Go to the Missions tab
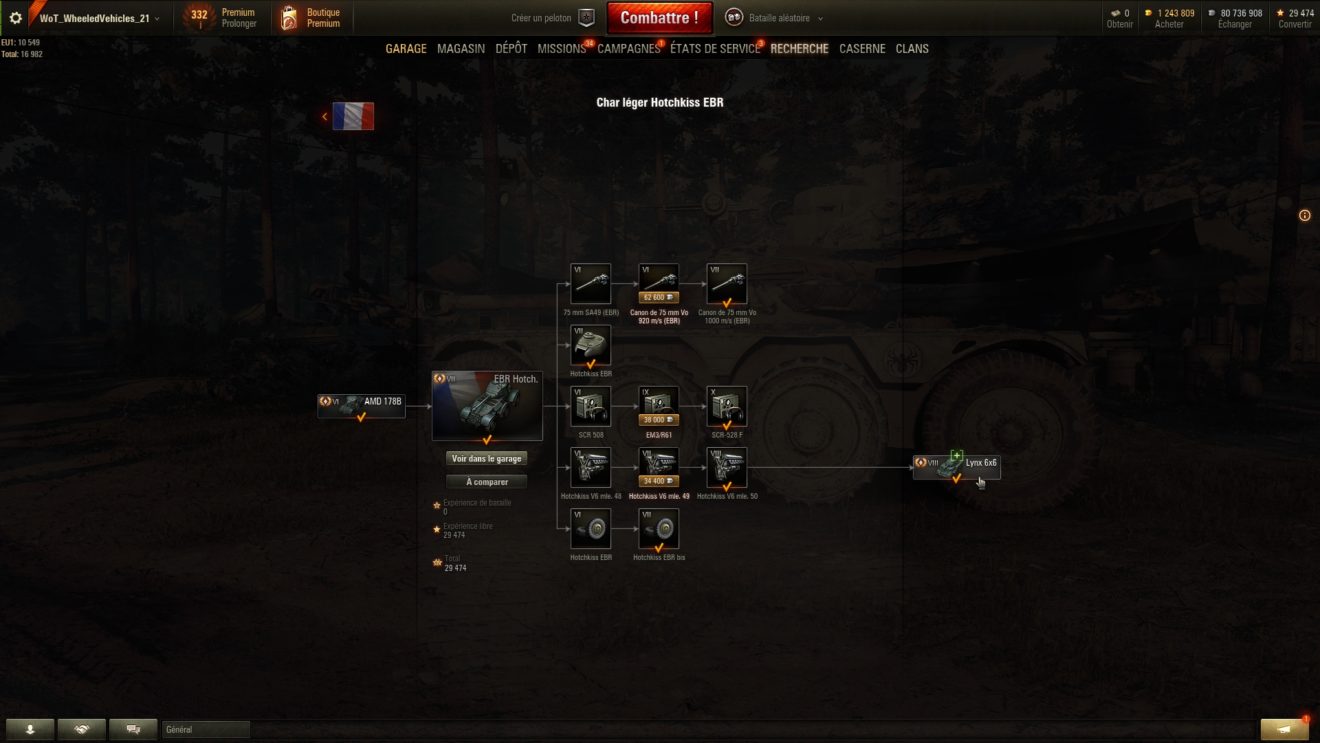 pyautogui.click(x=561, y=49)
